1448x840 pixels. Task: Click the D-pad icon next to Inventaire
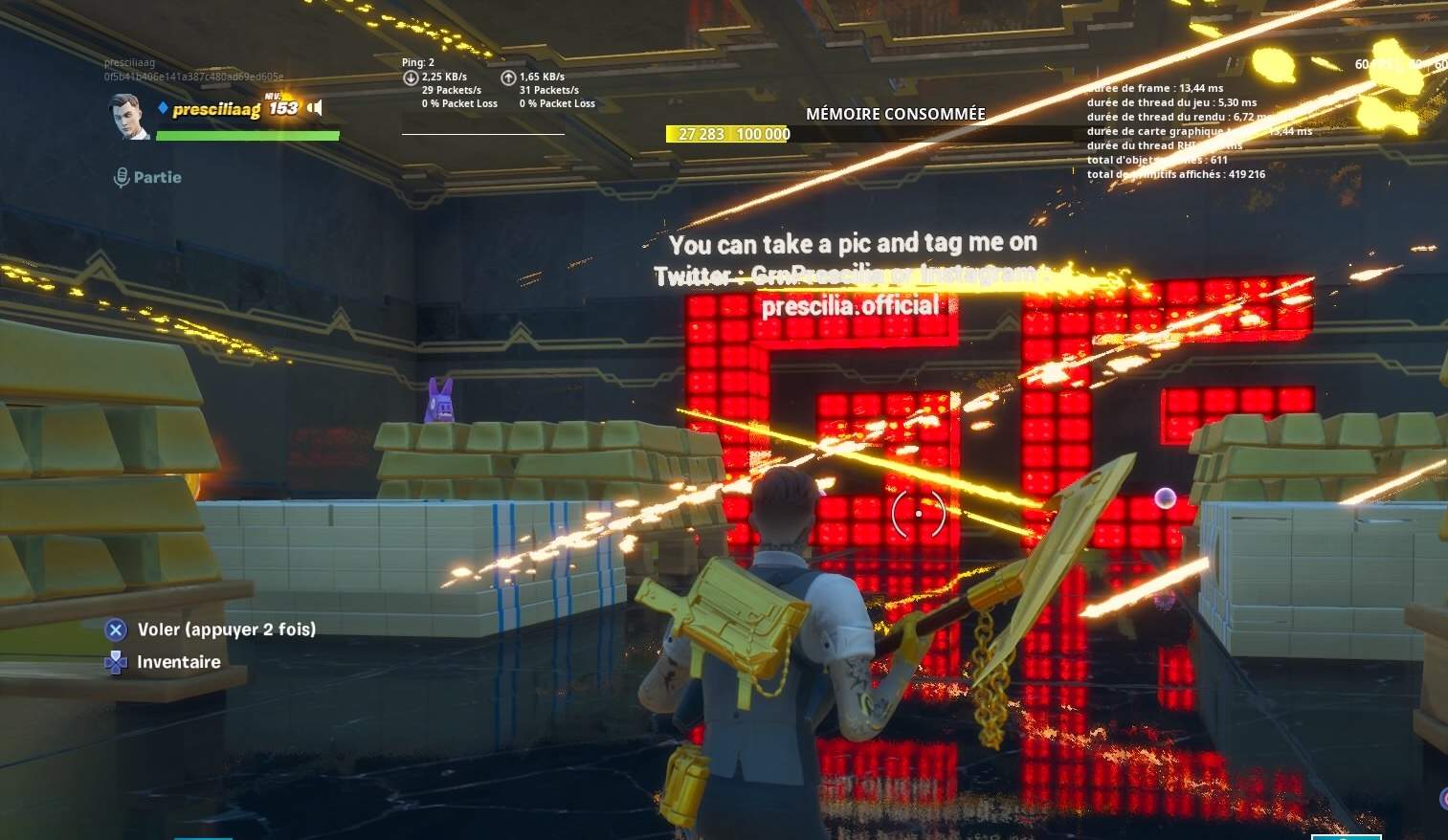[x=116, y=661]
